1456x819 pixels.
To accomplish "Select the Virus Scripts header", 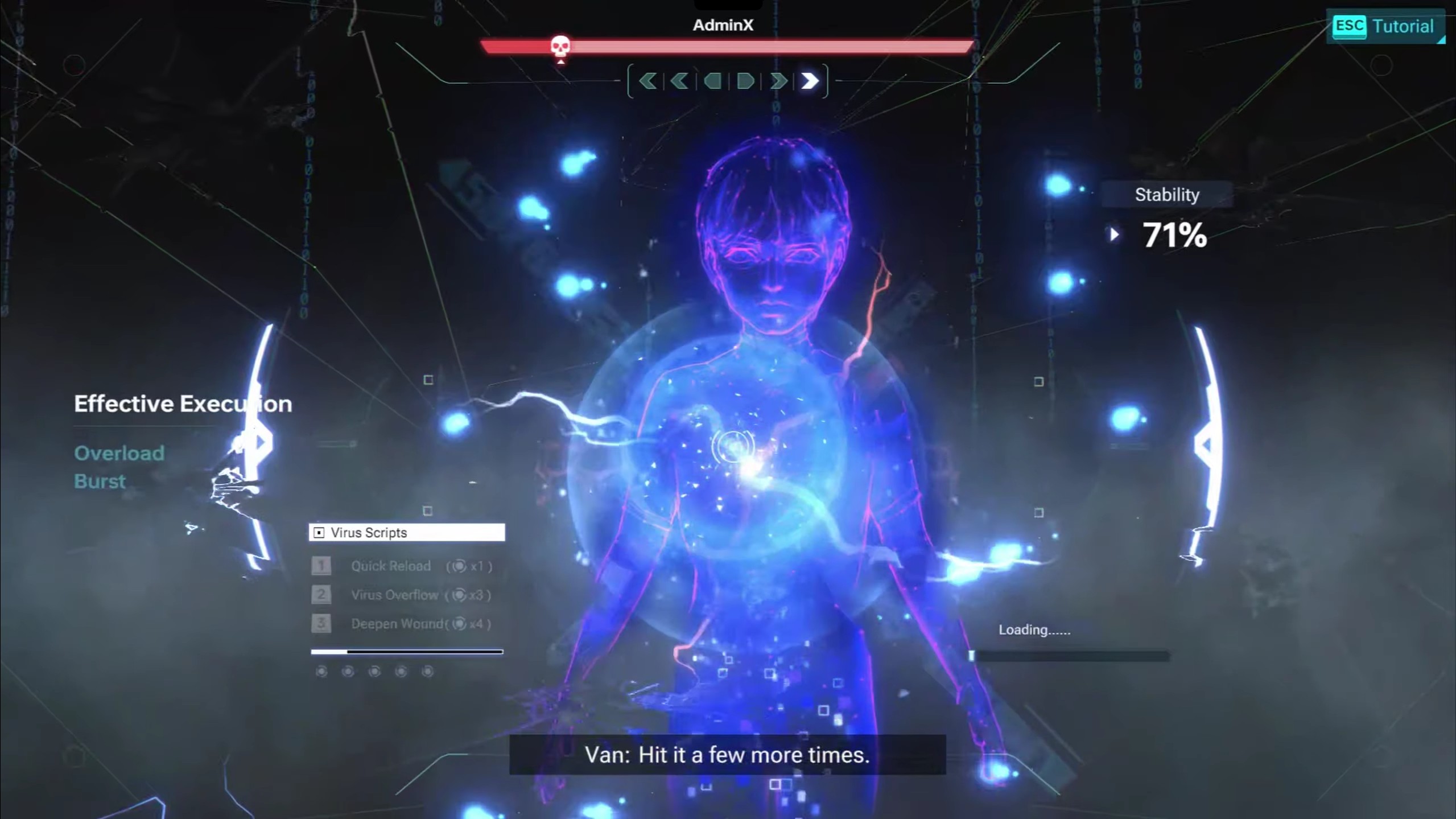I will pos(406,533).
